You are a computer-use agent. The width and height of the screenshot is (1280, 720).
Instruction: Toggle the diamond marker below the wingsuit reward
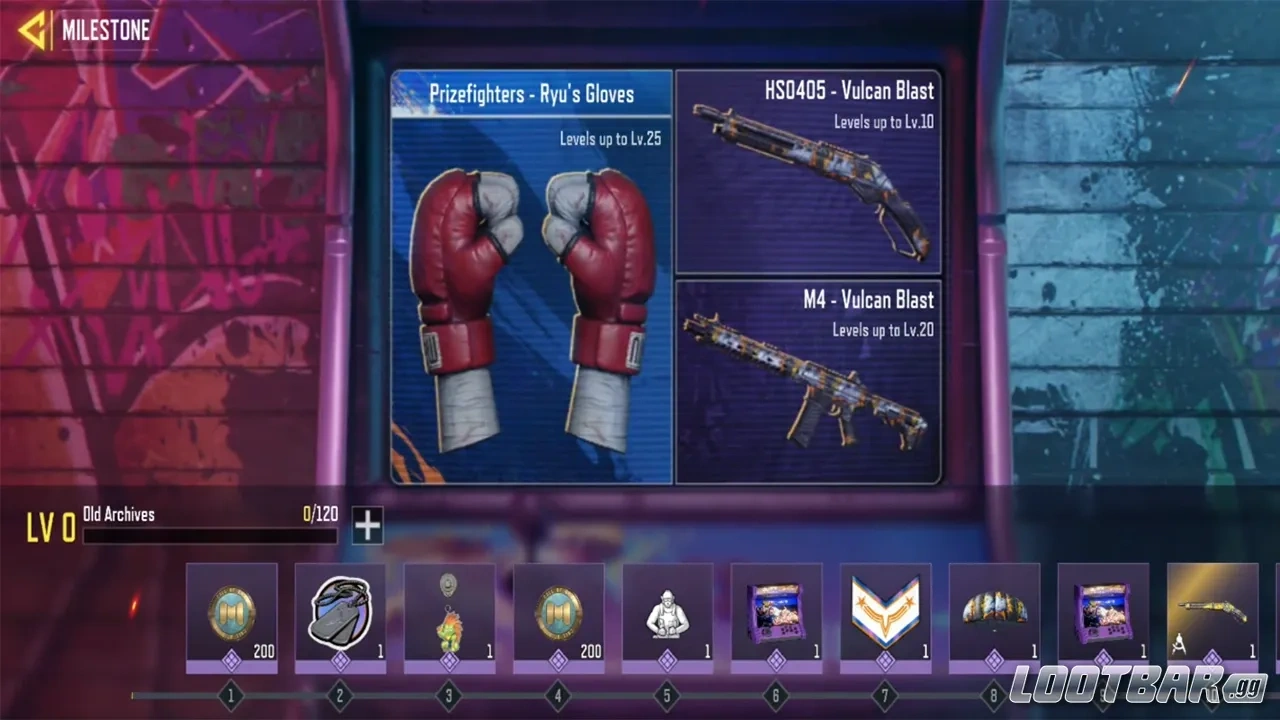coord(995,661)
